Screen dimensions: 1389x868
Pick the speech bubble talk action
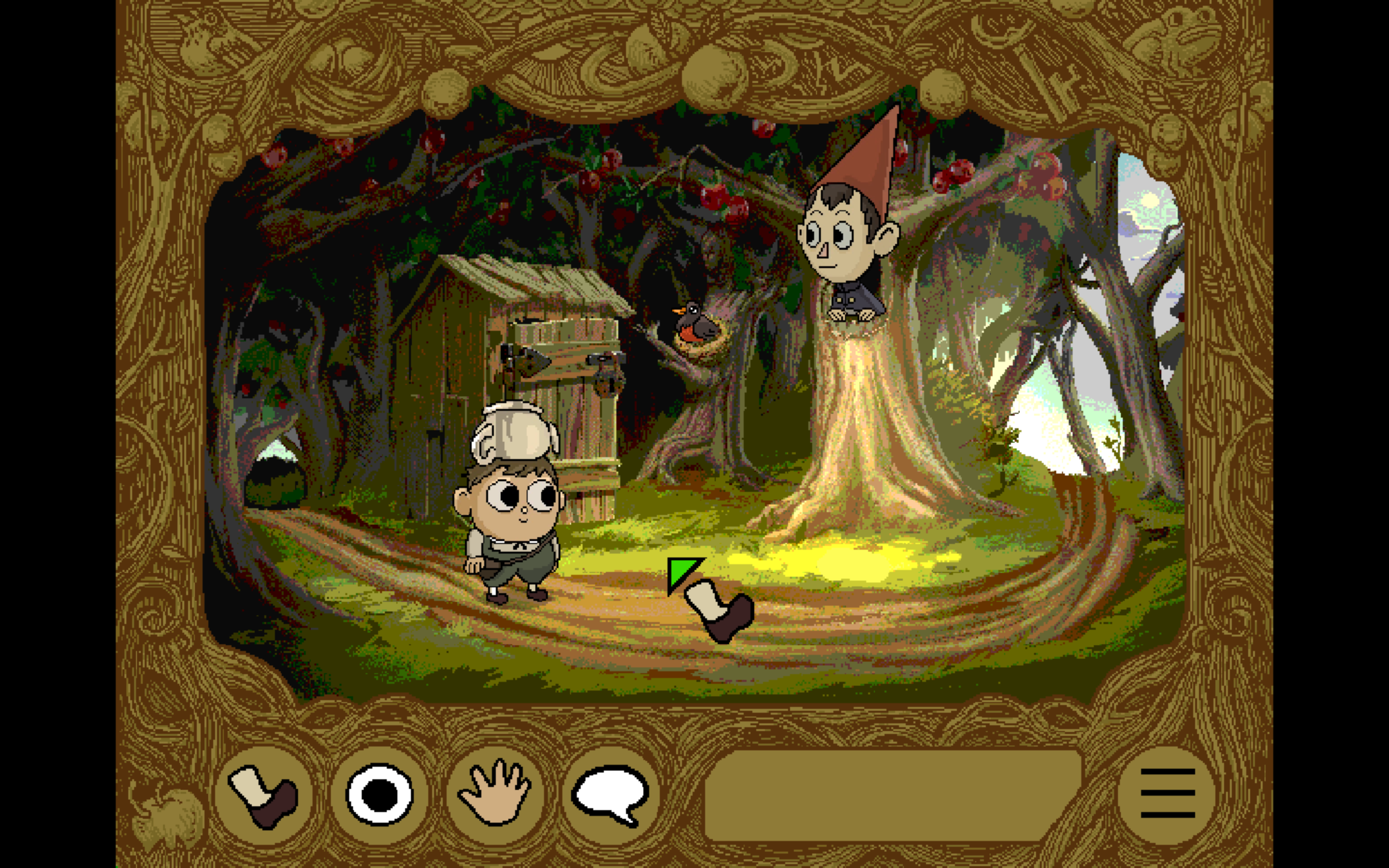pyautogui.click(x=611, y=795)
